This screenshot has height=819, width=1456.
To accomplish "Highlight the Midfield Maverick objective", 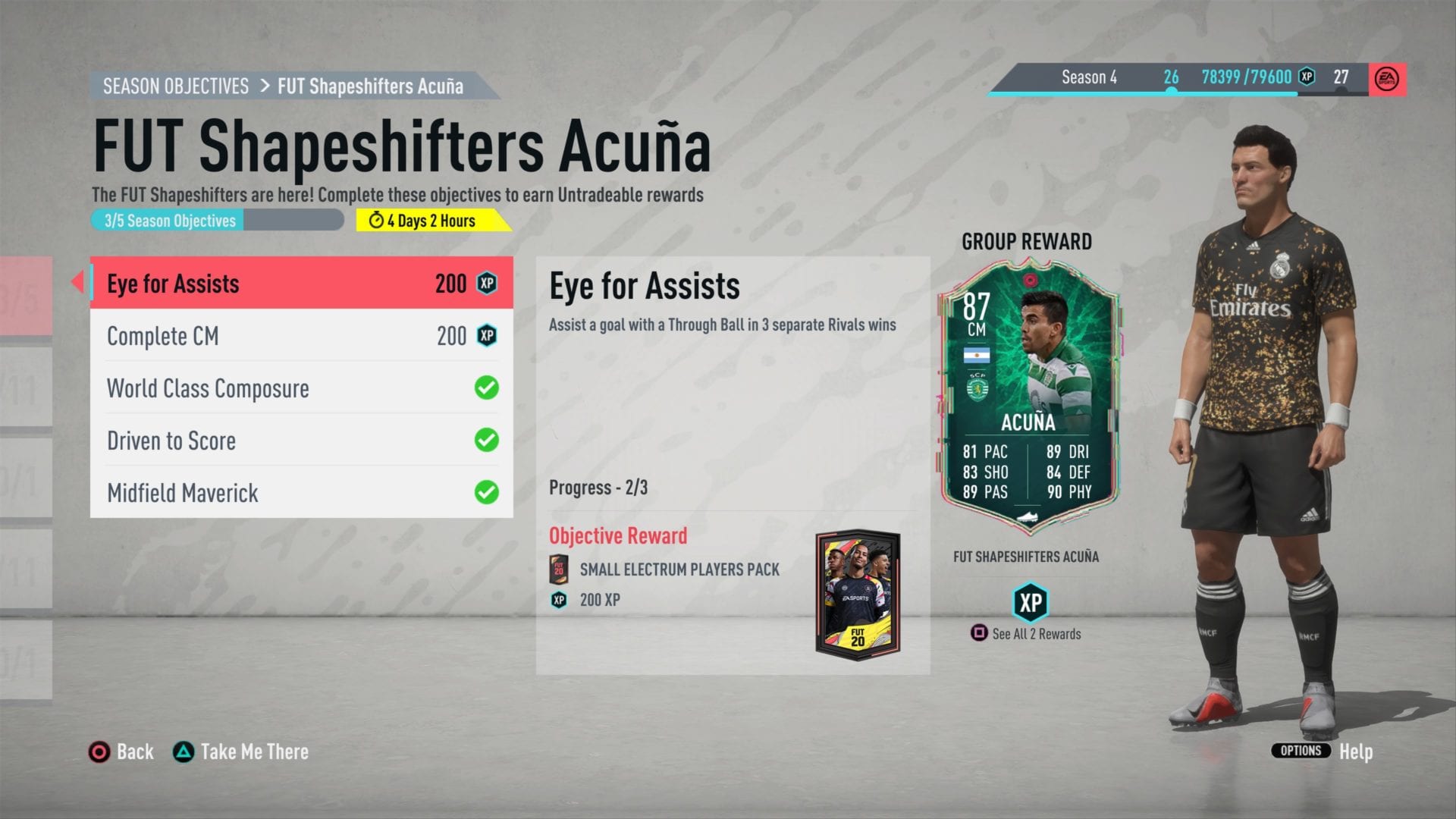I will (301, 492).
